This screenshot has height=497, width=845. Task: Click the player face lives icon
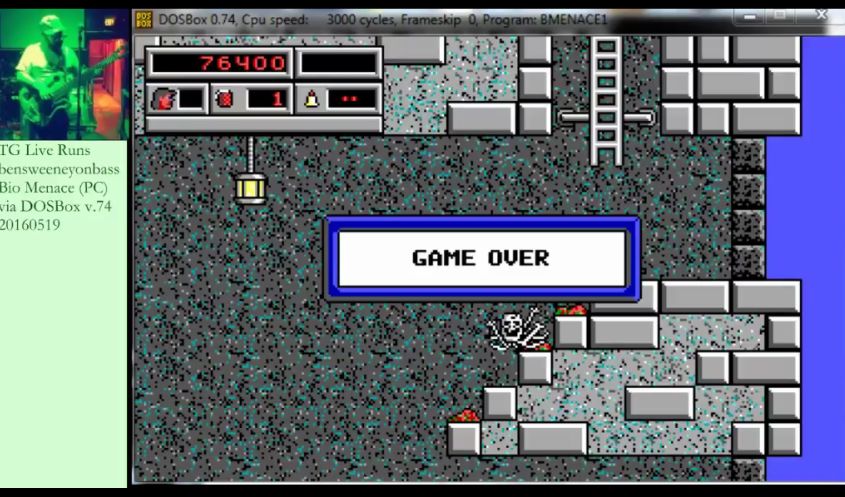161,98
